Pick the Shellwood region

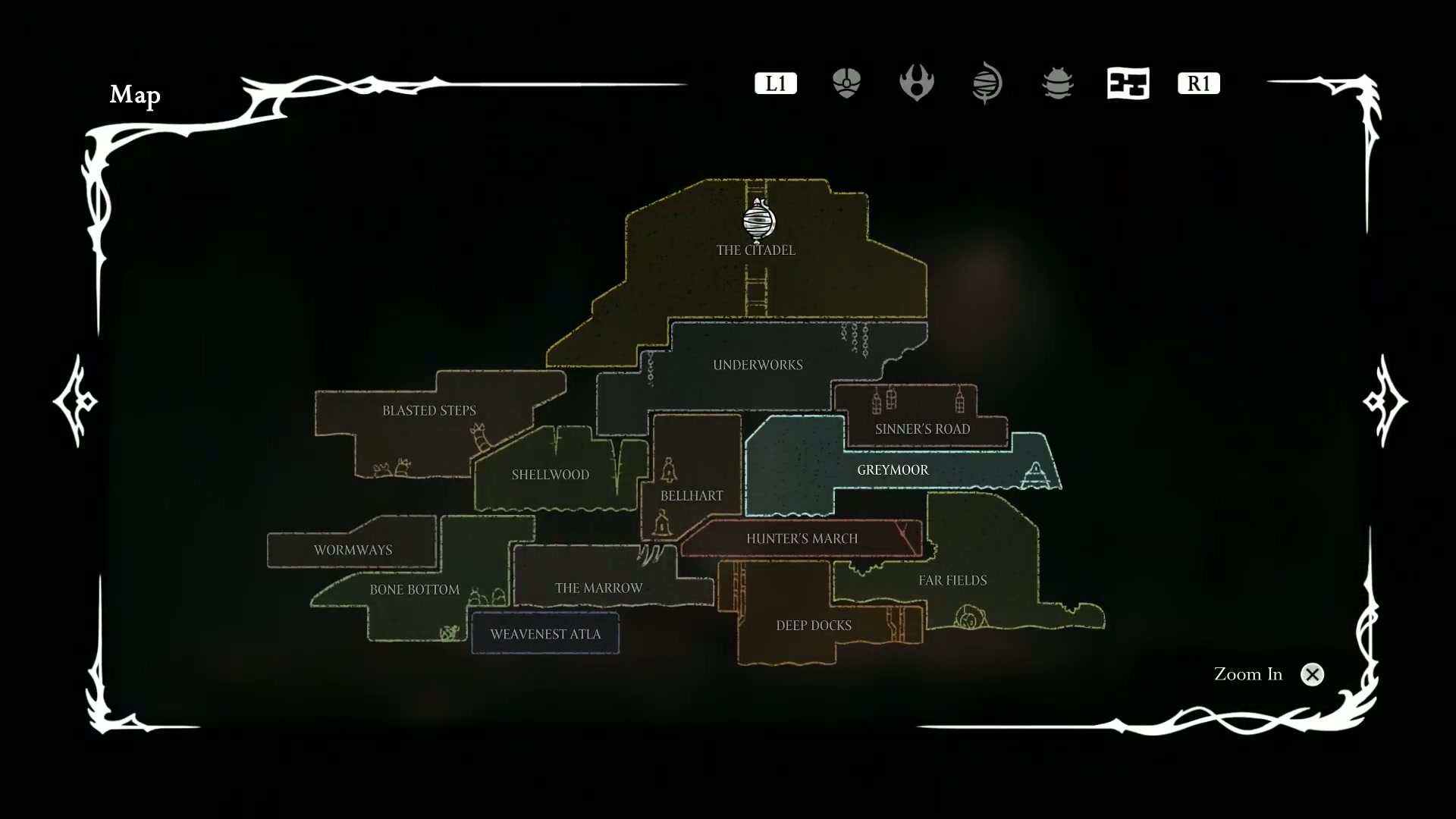[x=550, y=475]
